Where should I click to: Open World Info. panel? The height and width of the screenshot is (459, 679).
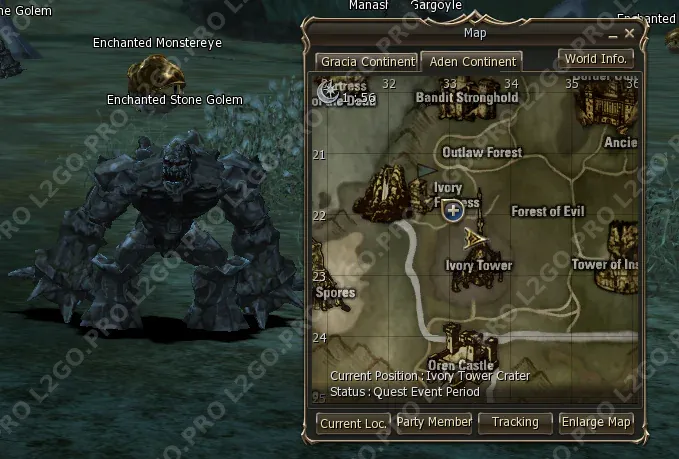tap(596, 59)
